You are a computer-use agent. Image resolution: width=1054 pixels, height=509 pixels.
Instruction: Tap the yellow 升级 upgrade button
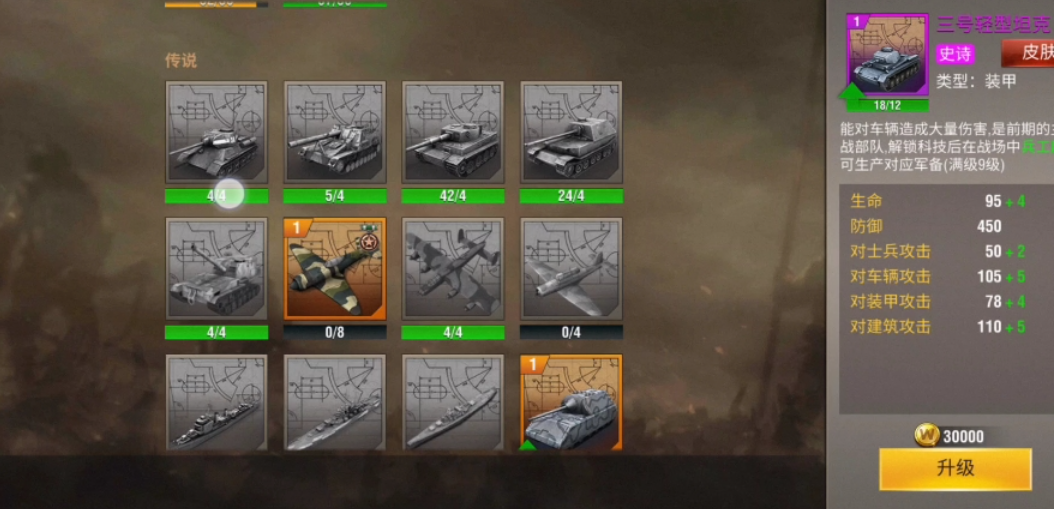955,468
